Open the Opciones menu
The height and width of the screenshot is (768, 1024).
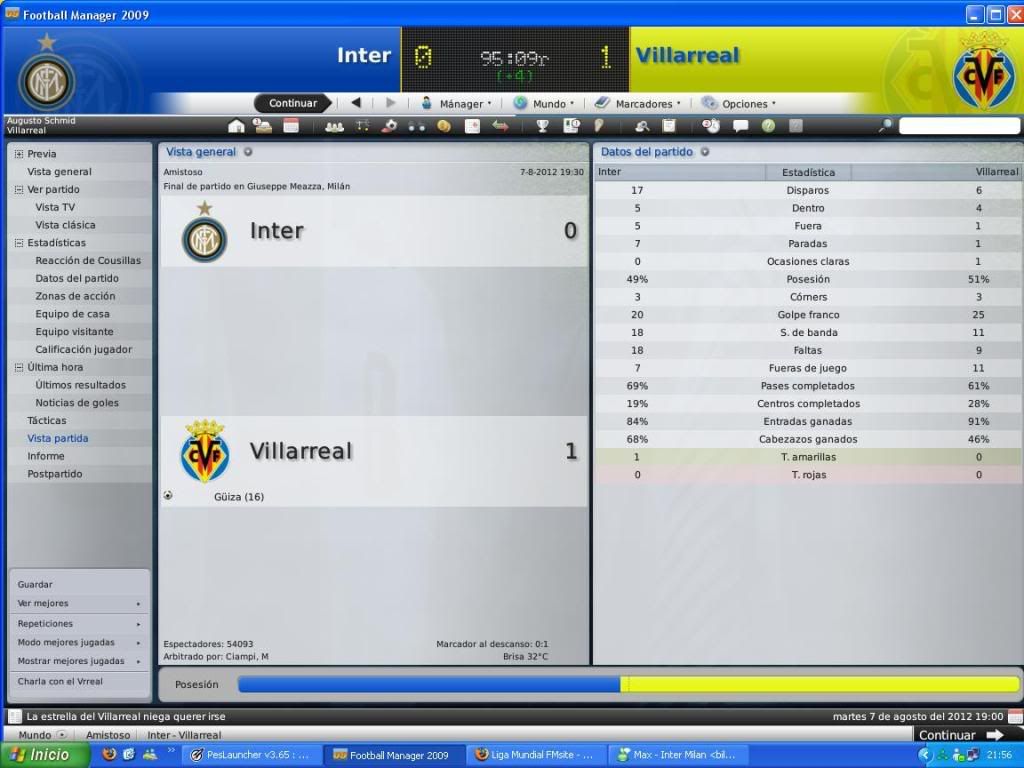pyautogui.click(x=739, y=103)
